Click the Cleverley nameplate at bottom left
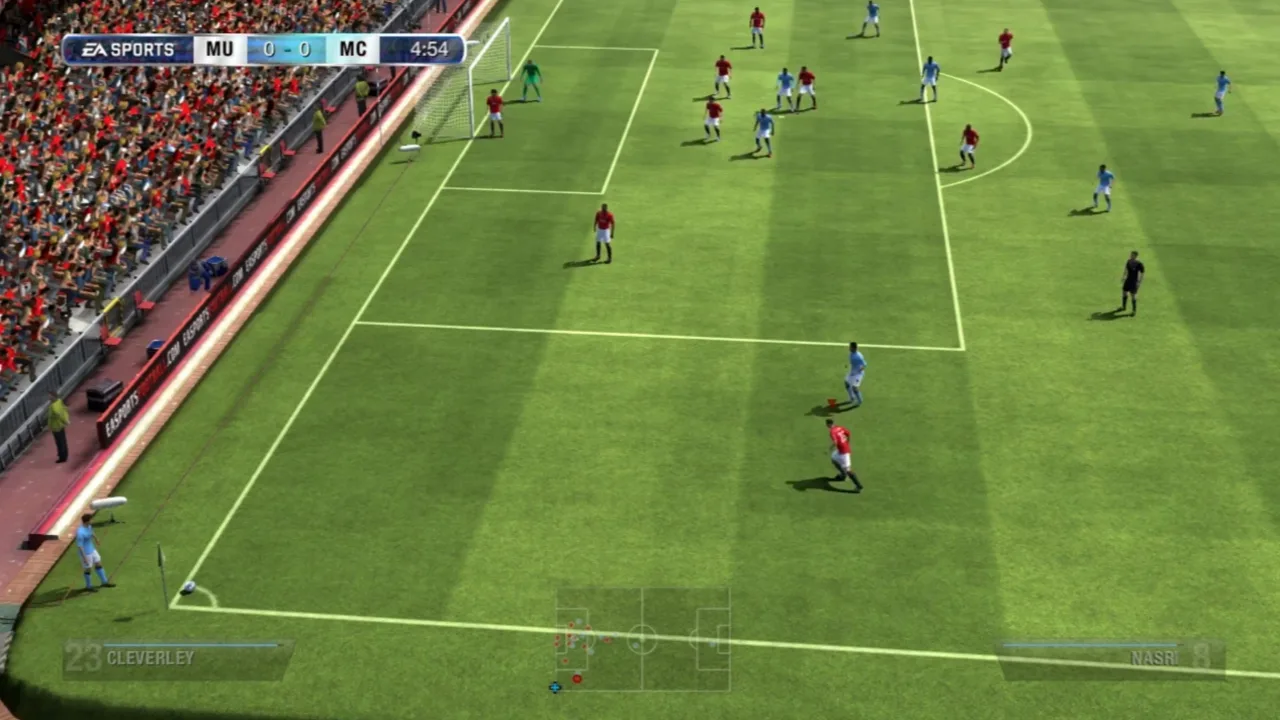1280x720 pixels. (x=150, y=658)
